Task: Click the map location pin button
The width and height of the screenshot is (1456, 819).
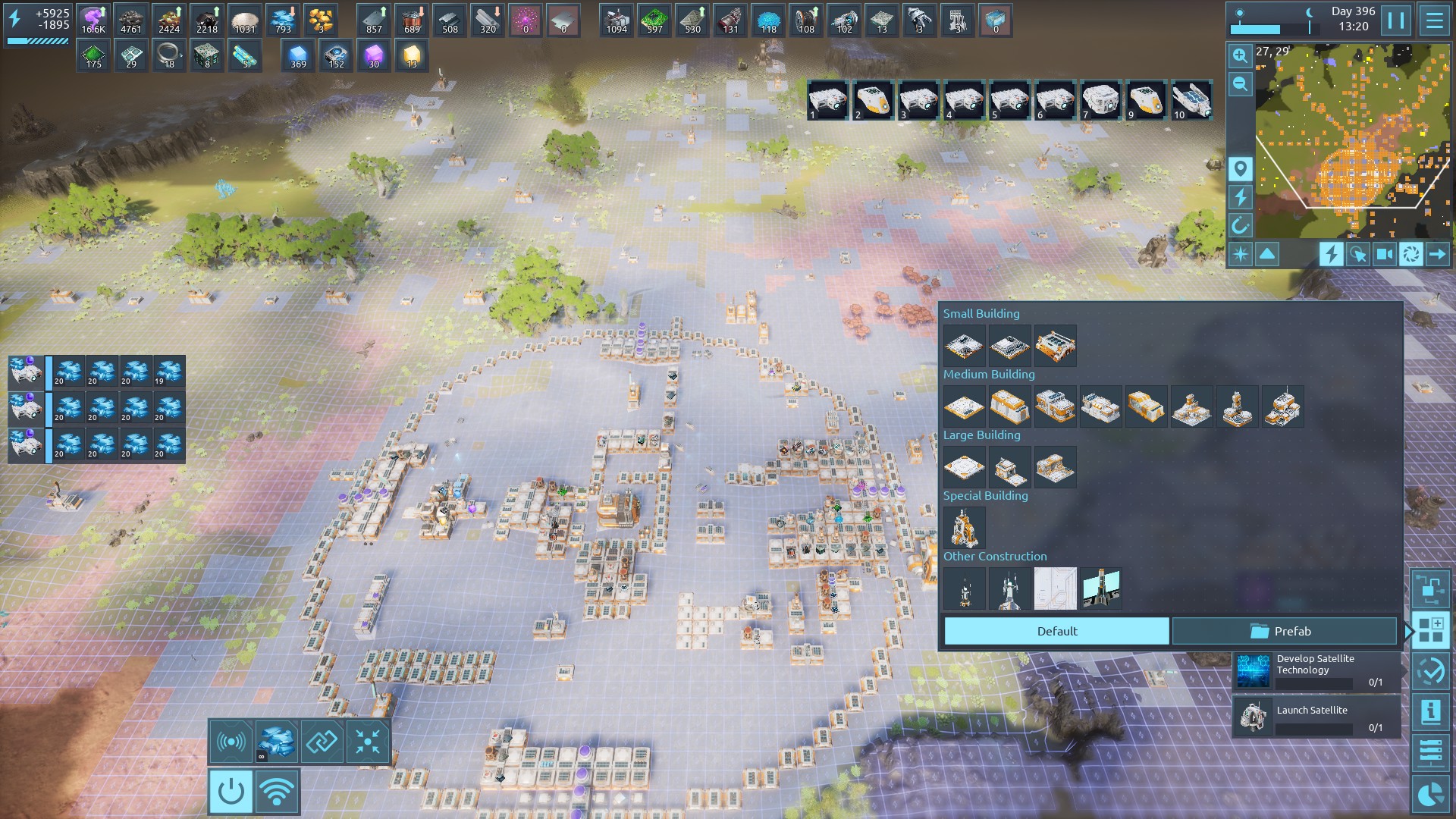Action: (1240, 168)
